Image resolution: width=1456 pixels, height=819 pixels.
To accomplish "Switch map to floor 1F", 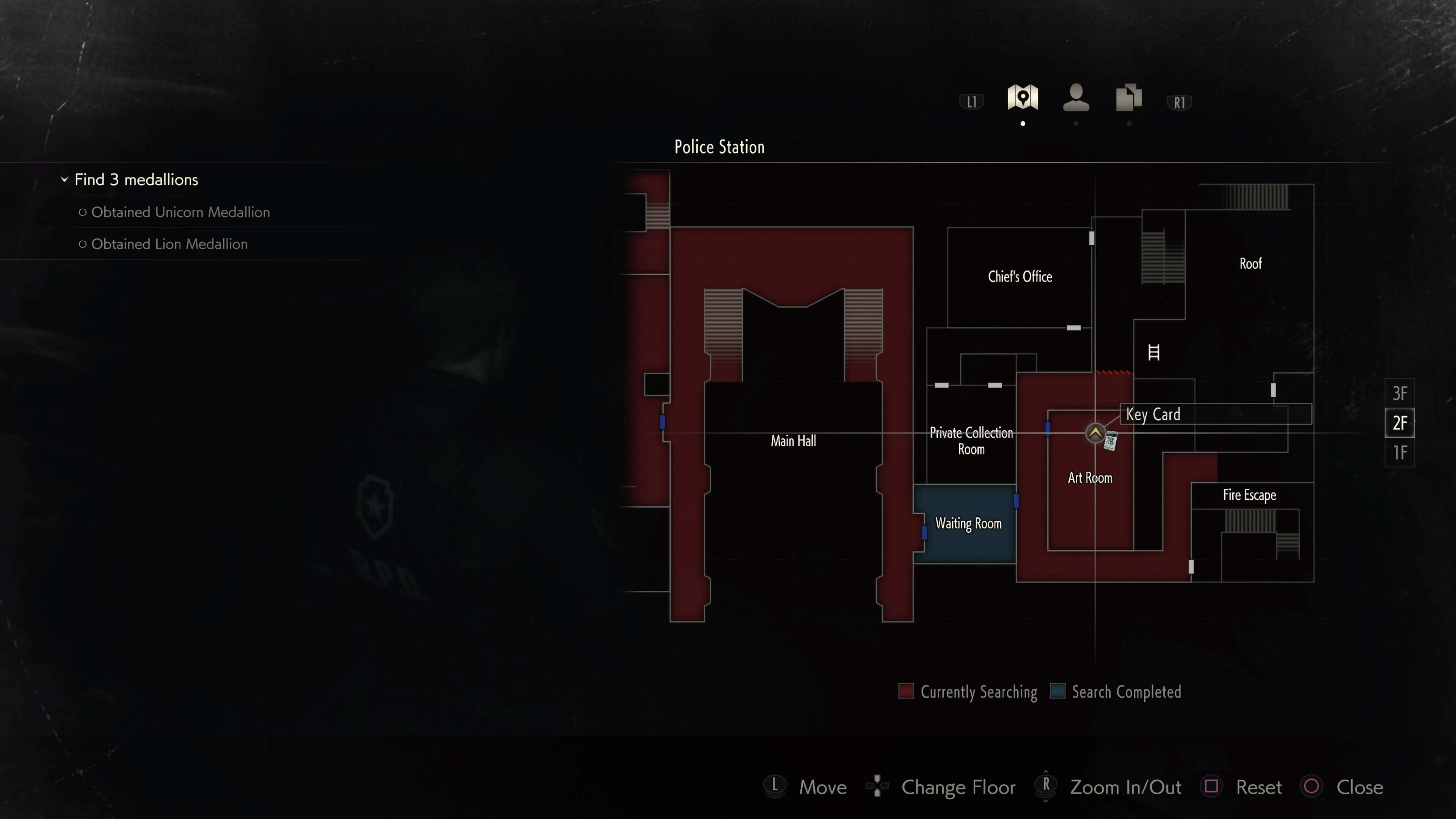I will tap(1400, 453).
